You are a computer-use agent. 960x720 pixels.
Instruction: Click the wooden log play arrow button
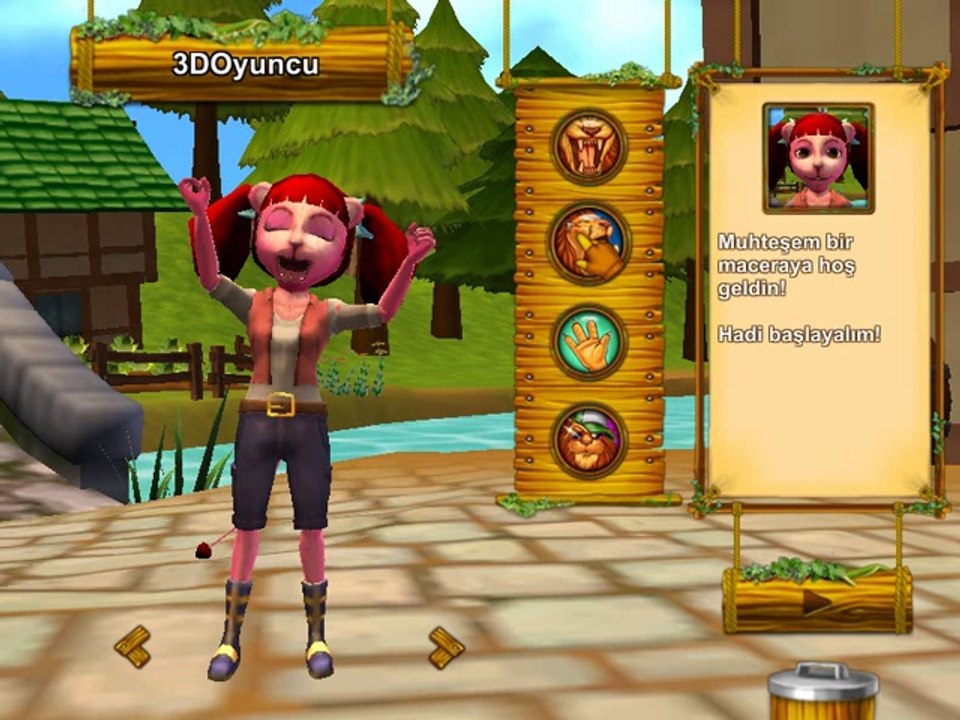817,601
